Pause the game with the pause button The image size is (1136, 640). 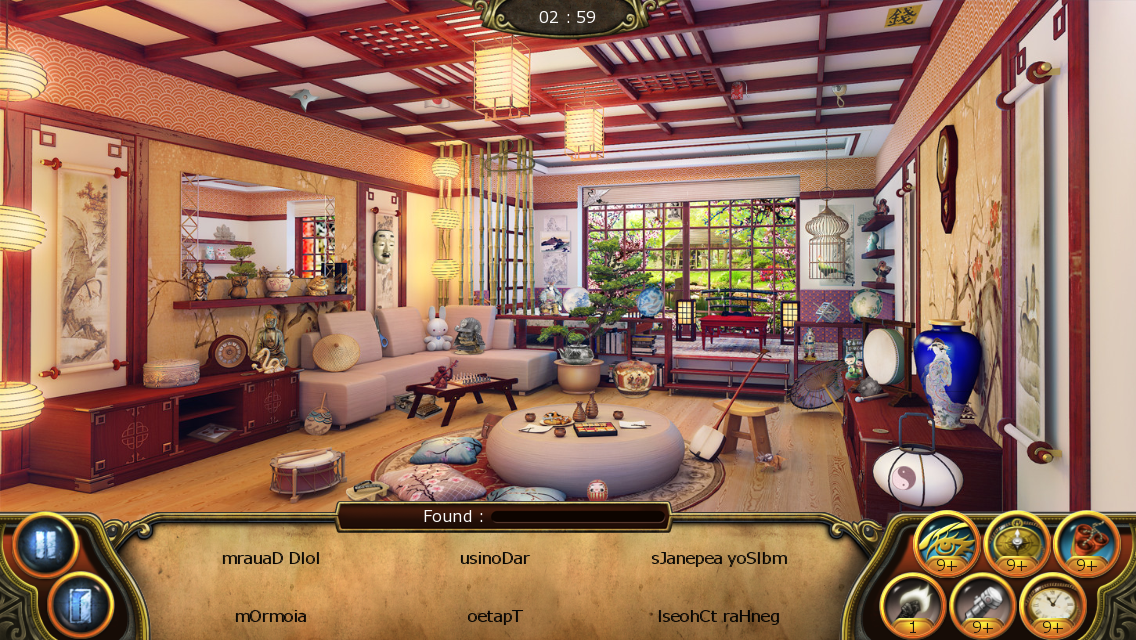point(46,546)
